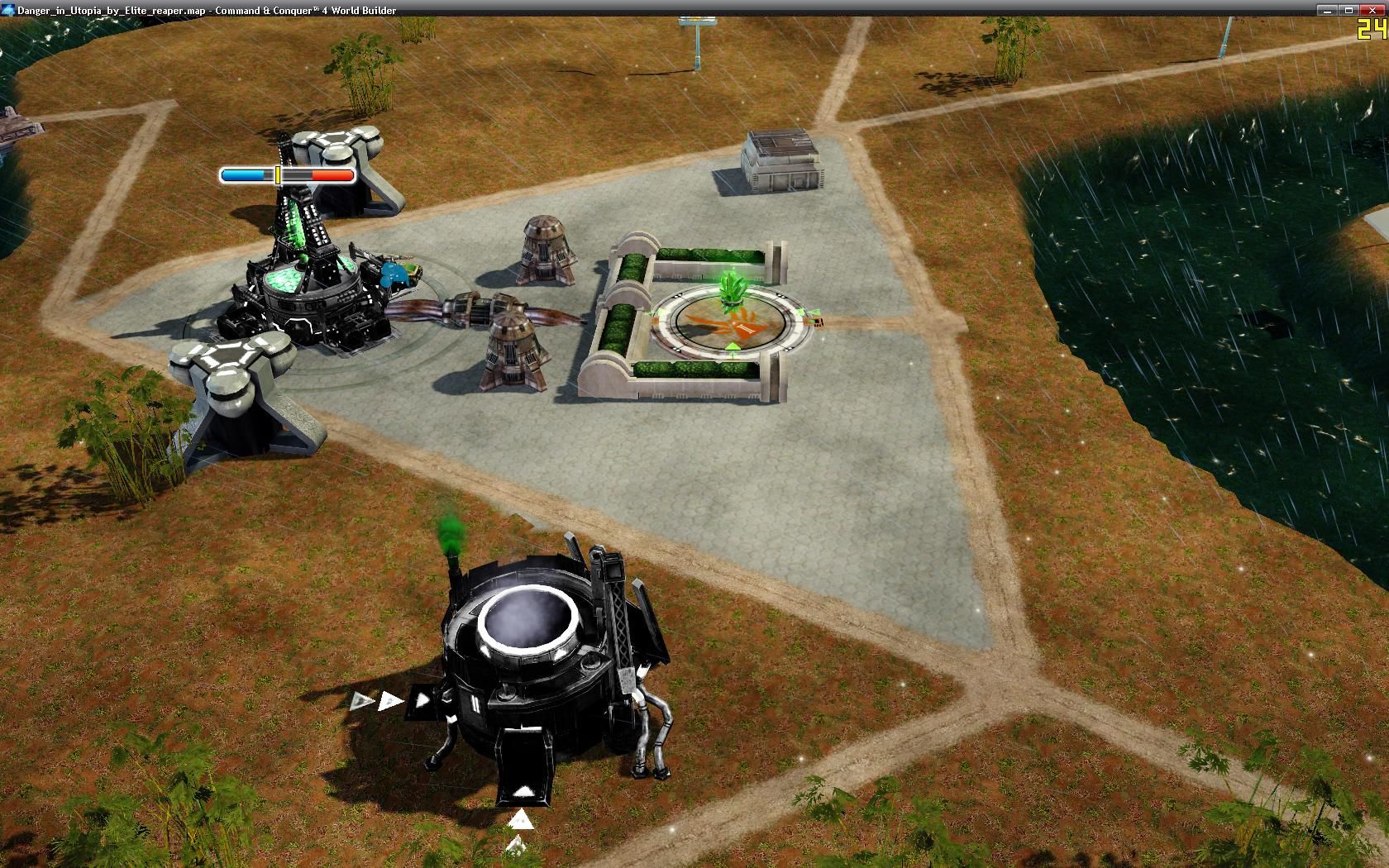The image size is (1389, 868).
Task: Click the blue portion of the progress bar
Action: [x=244, y=175]
